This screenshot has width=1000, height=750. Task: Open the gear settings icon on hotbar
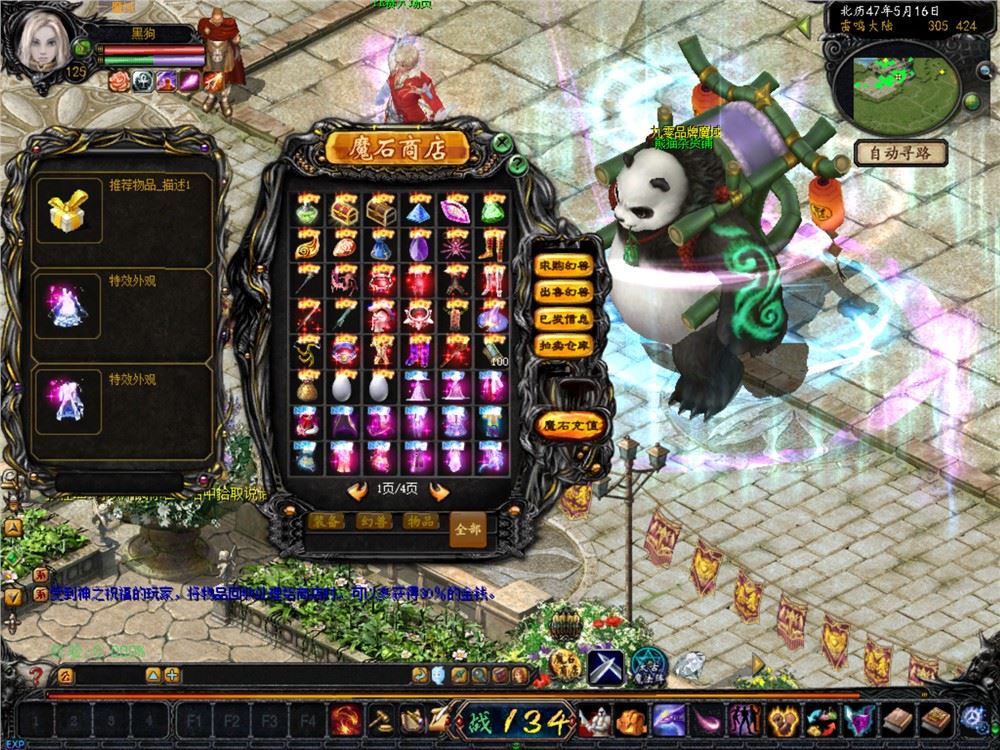972,717
